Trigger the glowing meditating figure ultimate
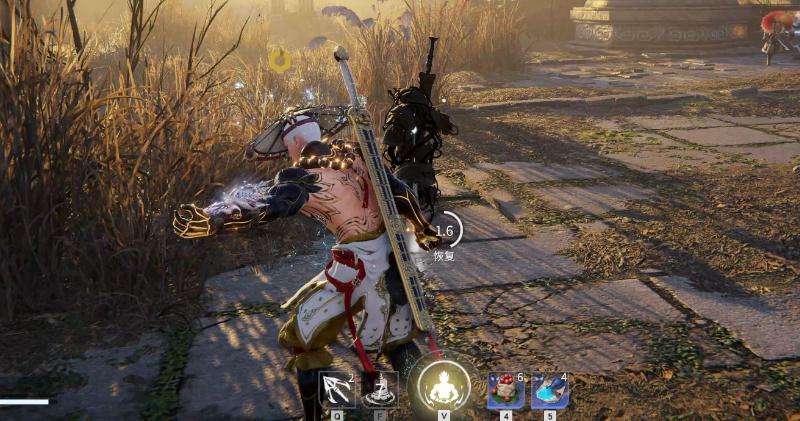800x421 pixels. tap(443, 386)
